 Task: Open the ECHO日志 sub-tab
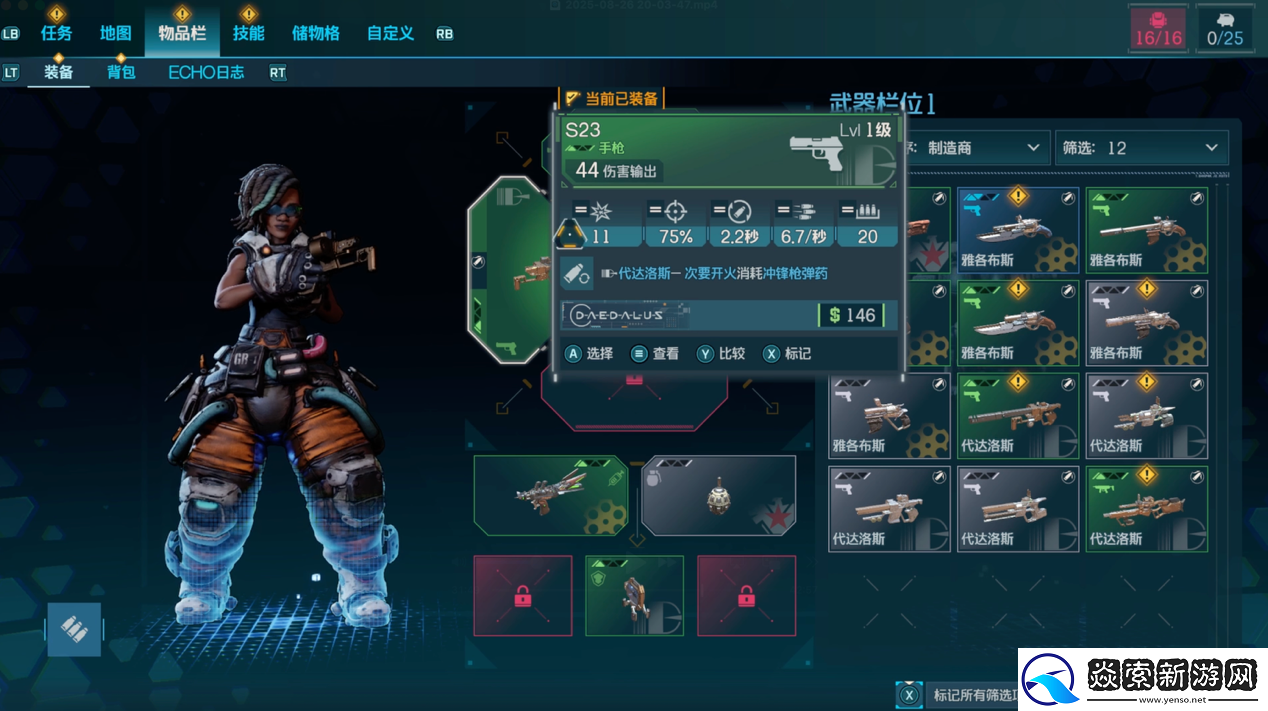[206, 72]
